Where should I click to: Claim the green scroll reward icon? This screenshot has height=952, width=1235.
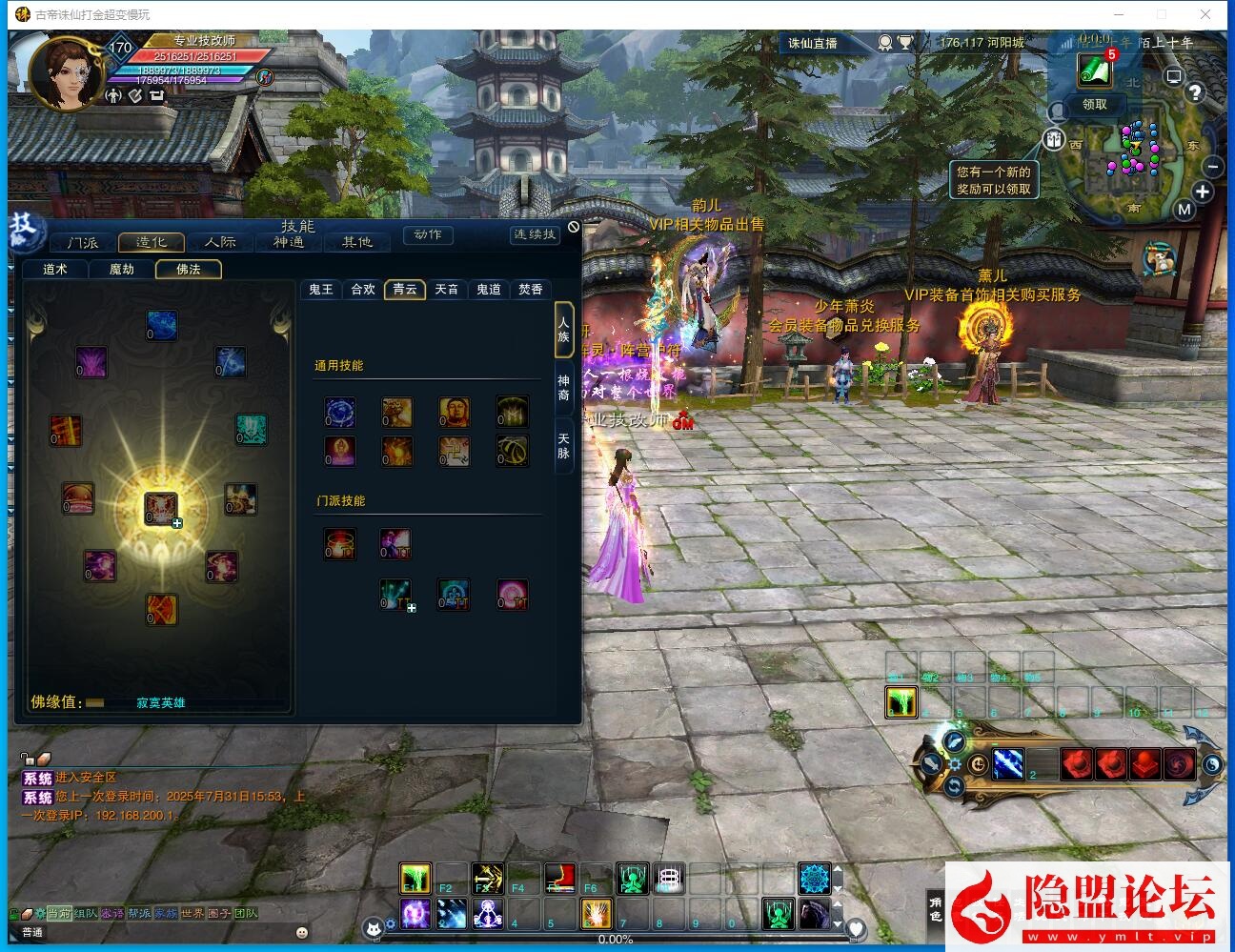pyautogui.click(x=1094, y=69)
